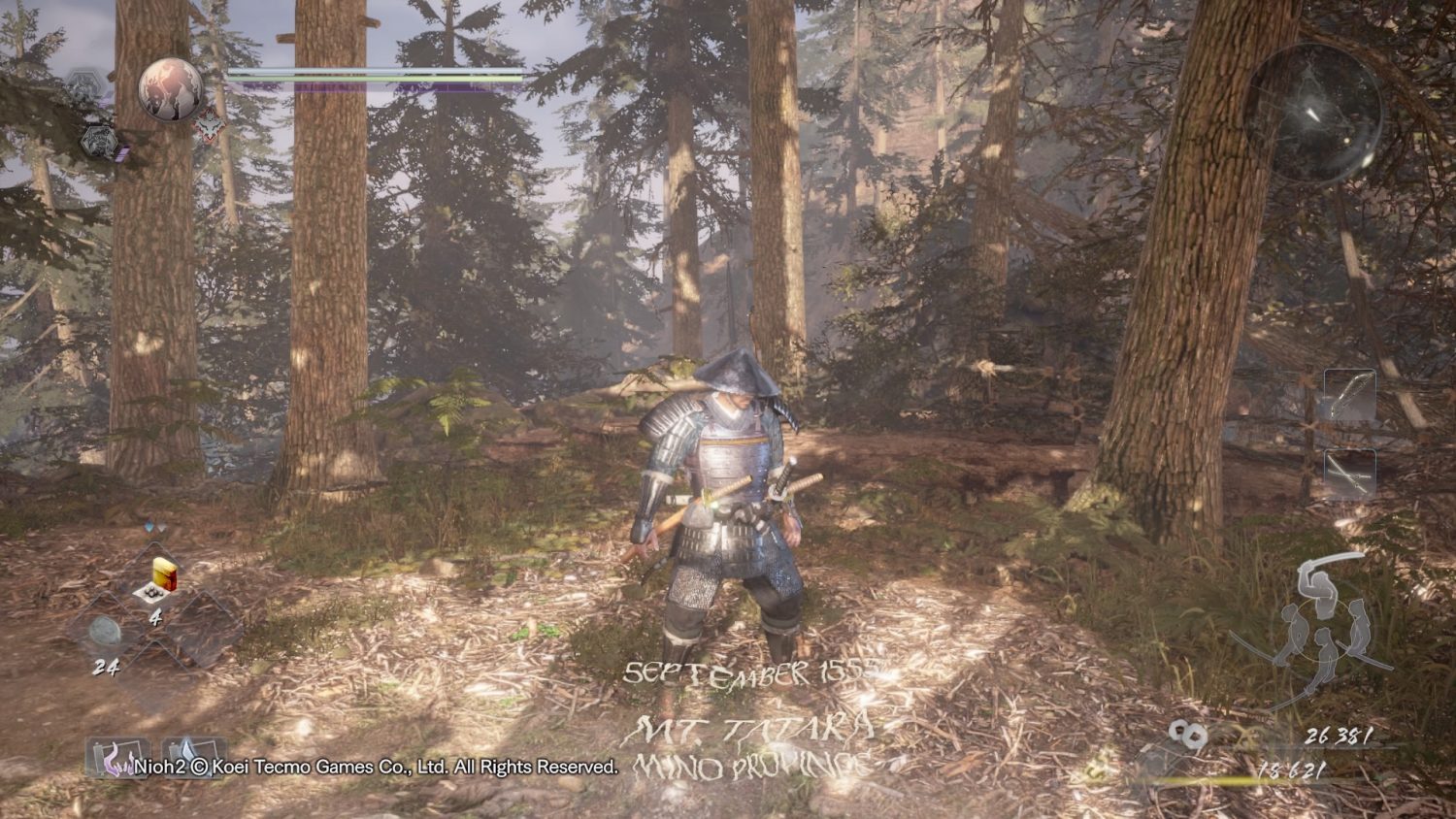
Task: Select the bow ranged weapon slot
Action: 1350,397
